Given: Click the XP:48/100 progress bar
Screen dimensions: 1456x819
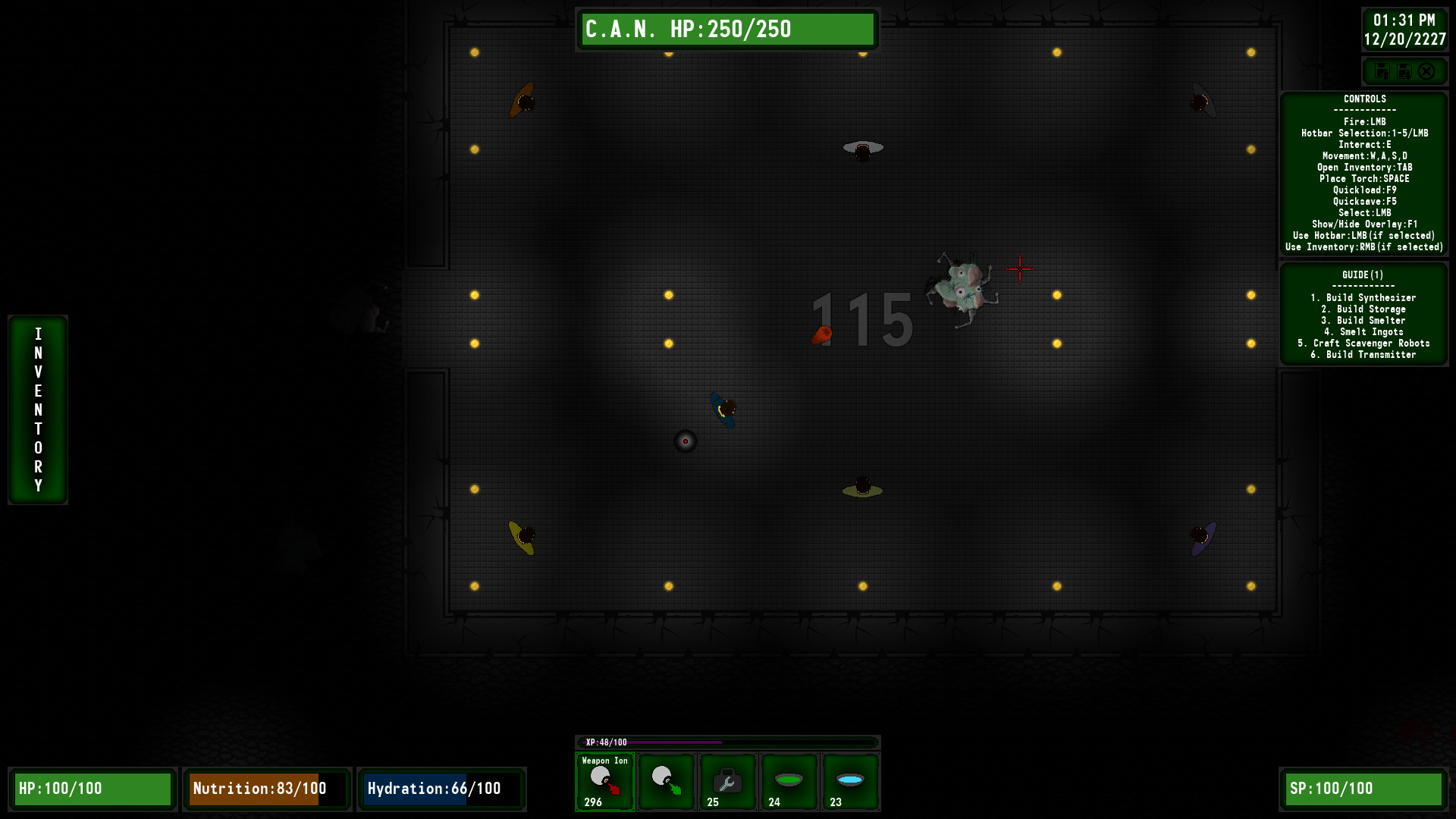Looking at the screenshot, I should click(728, 741).
